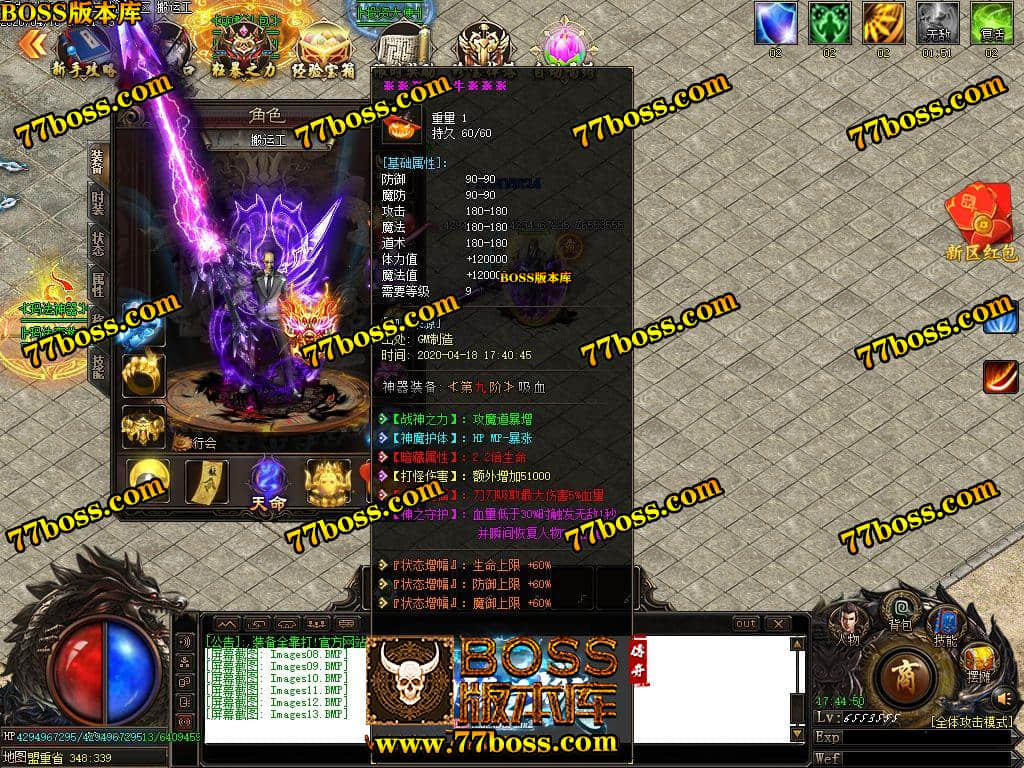The height and width of the screenshot is (768, 1024).
Task: Collapse the top menu with the orange arrow
Action: pos(31,43)
